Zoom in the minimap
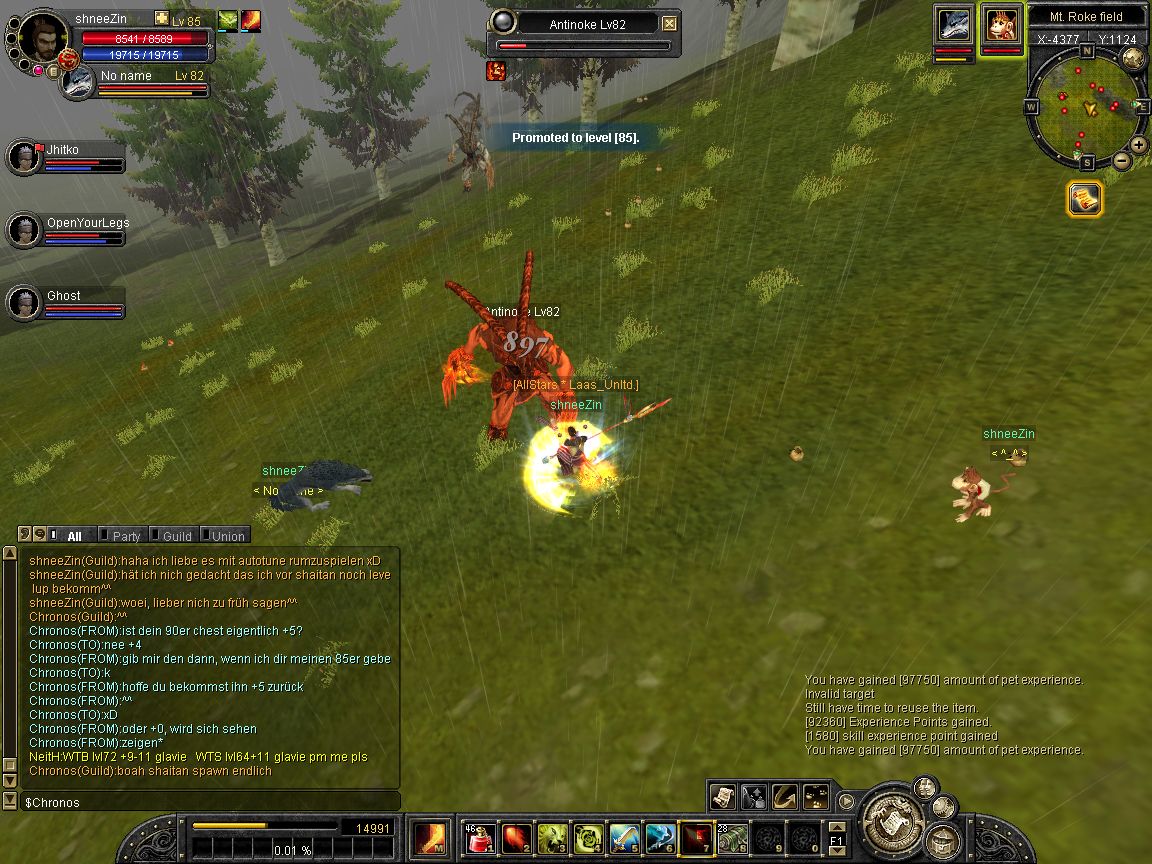Image resolution: width=1152 pixels, height=864 pixels. [x=1138, y=145]
